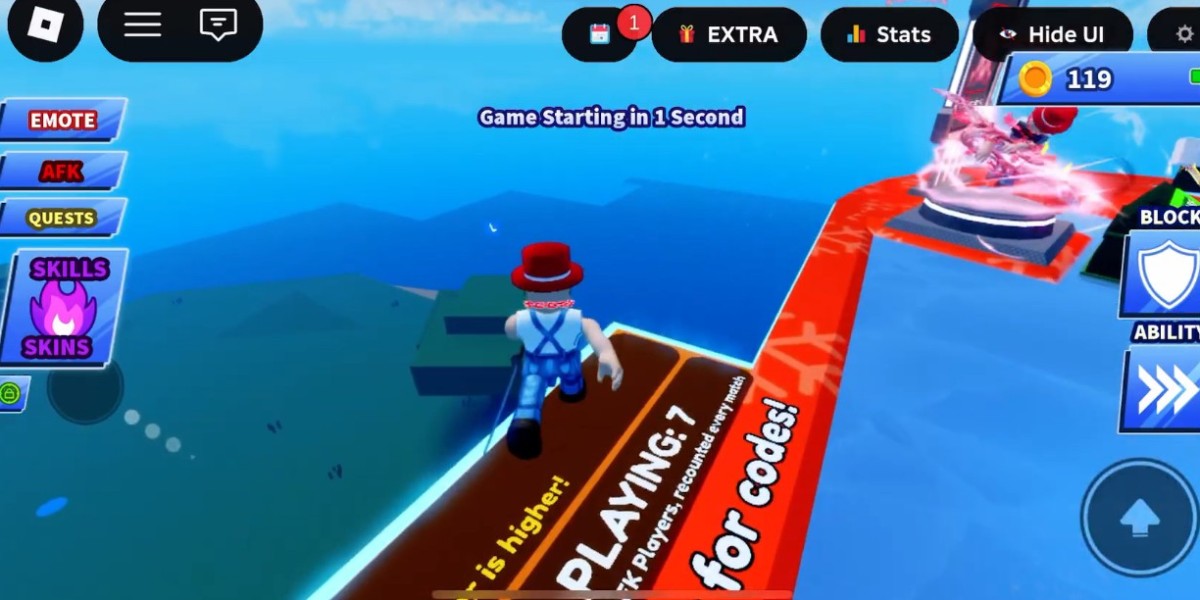This screenshot has height=600, width=1200.
Task: Tap the round jump arrow button
Action: coord(1139,517)
